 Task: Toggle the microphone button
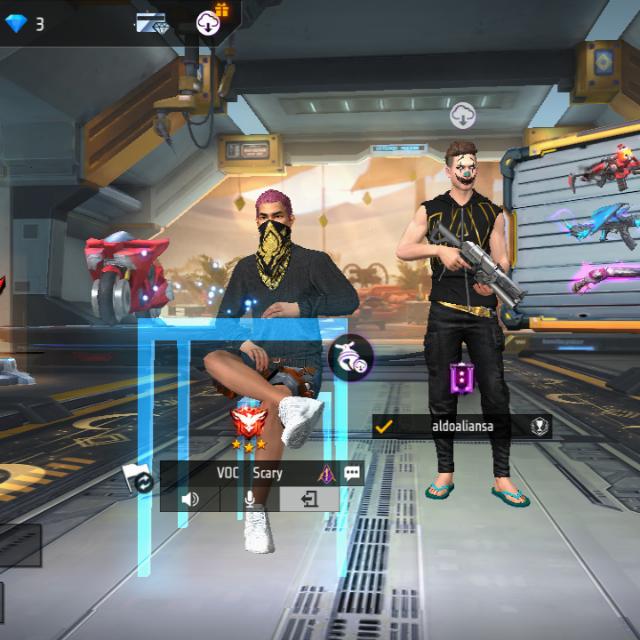pyautogui.click(x=249, y=498)
